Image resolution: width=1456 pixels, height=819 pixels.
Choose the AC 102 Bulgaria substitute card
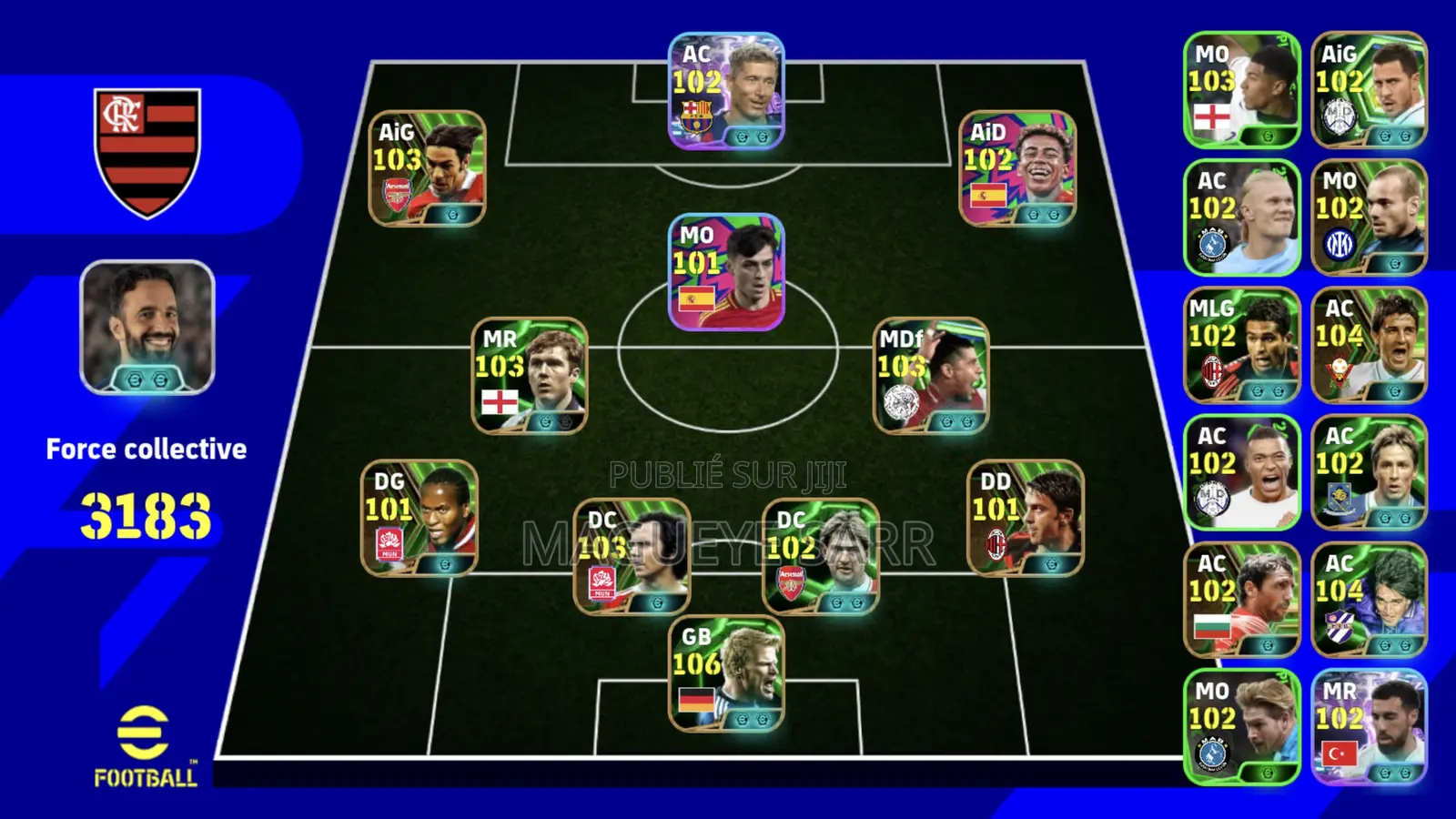1242,600
